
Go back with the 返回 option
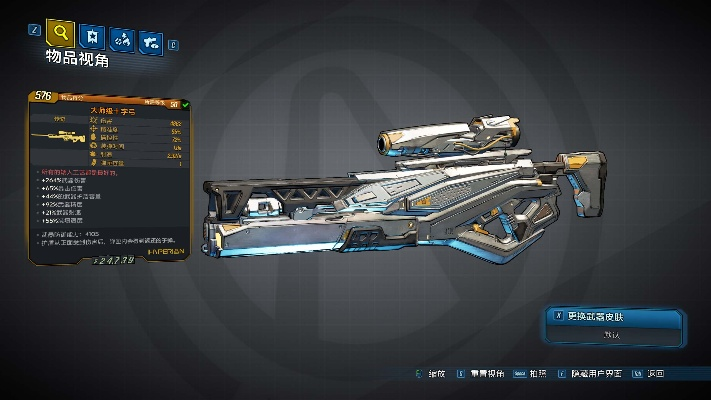pos(656,373)
